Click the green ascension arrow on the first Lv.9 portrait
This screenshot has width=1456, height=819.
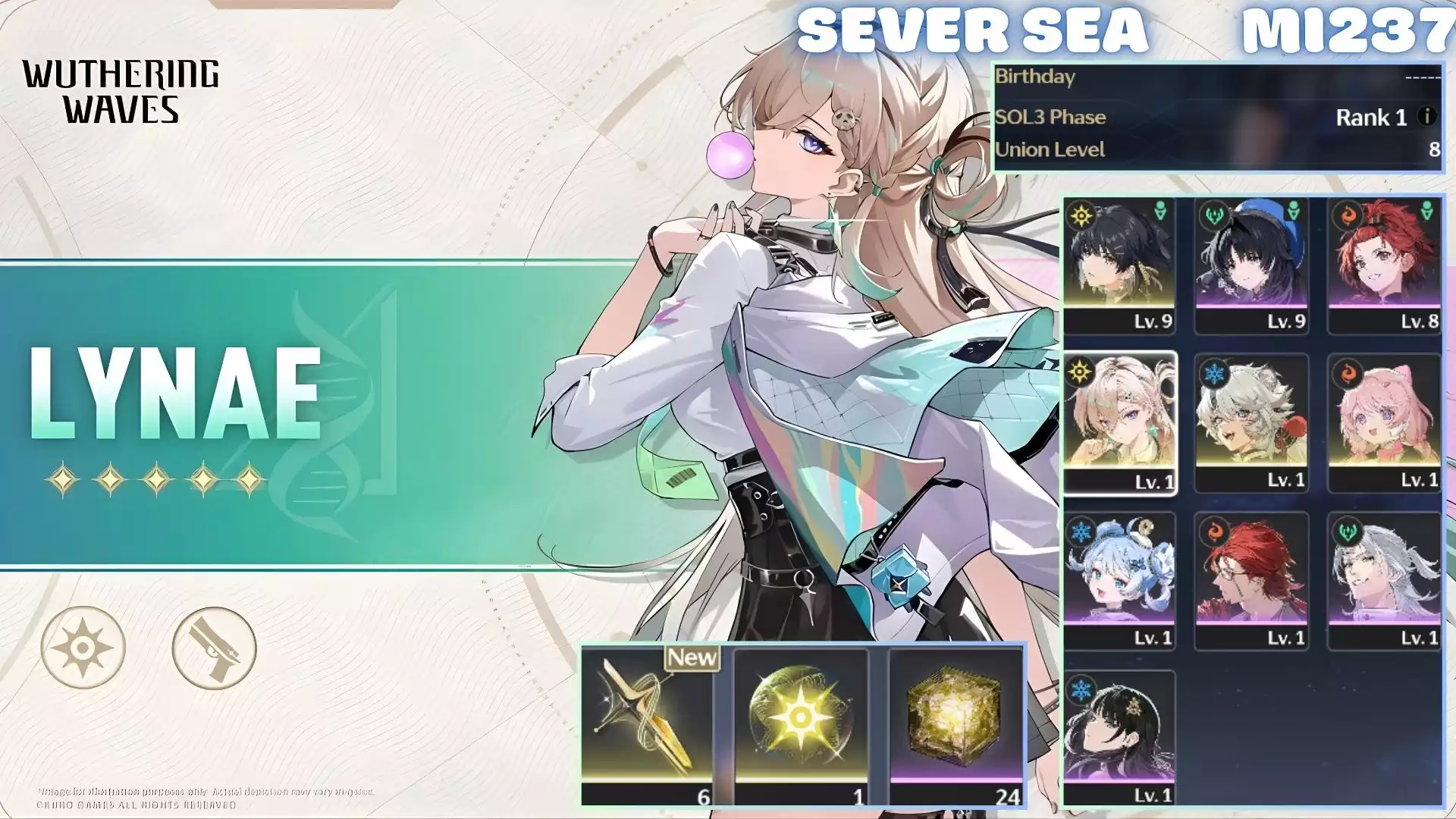[x=1160, y=211]
